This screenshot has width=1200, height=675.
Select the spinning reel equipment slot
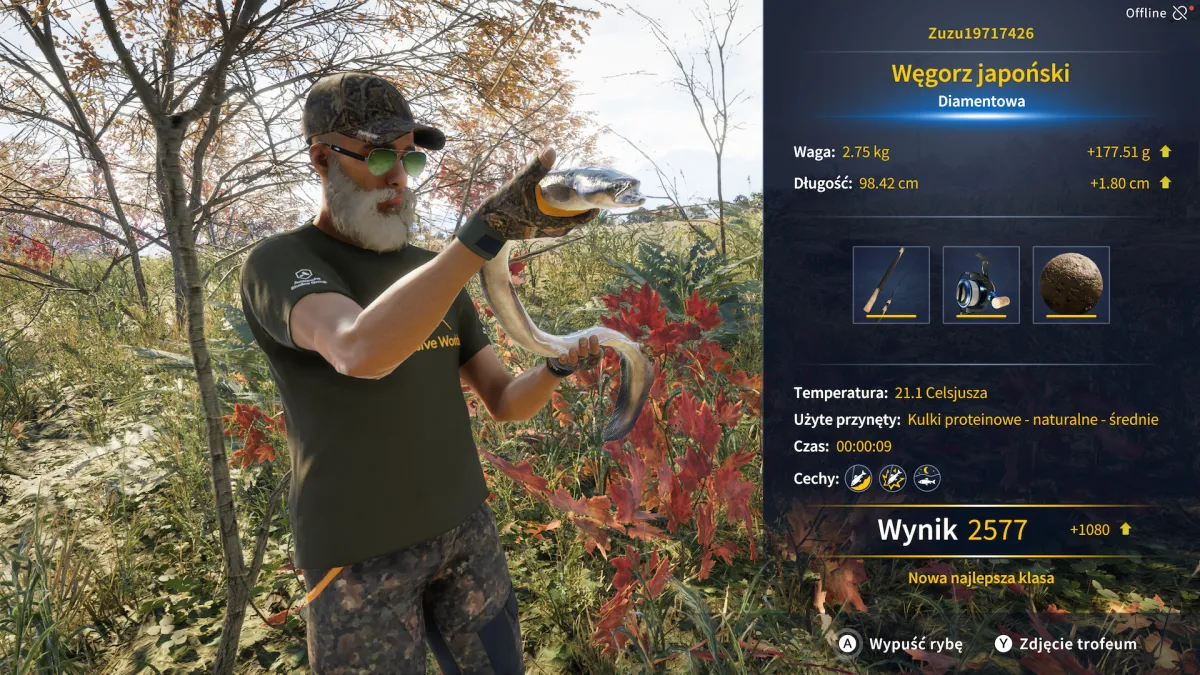[x=981, y=285]
